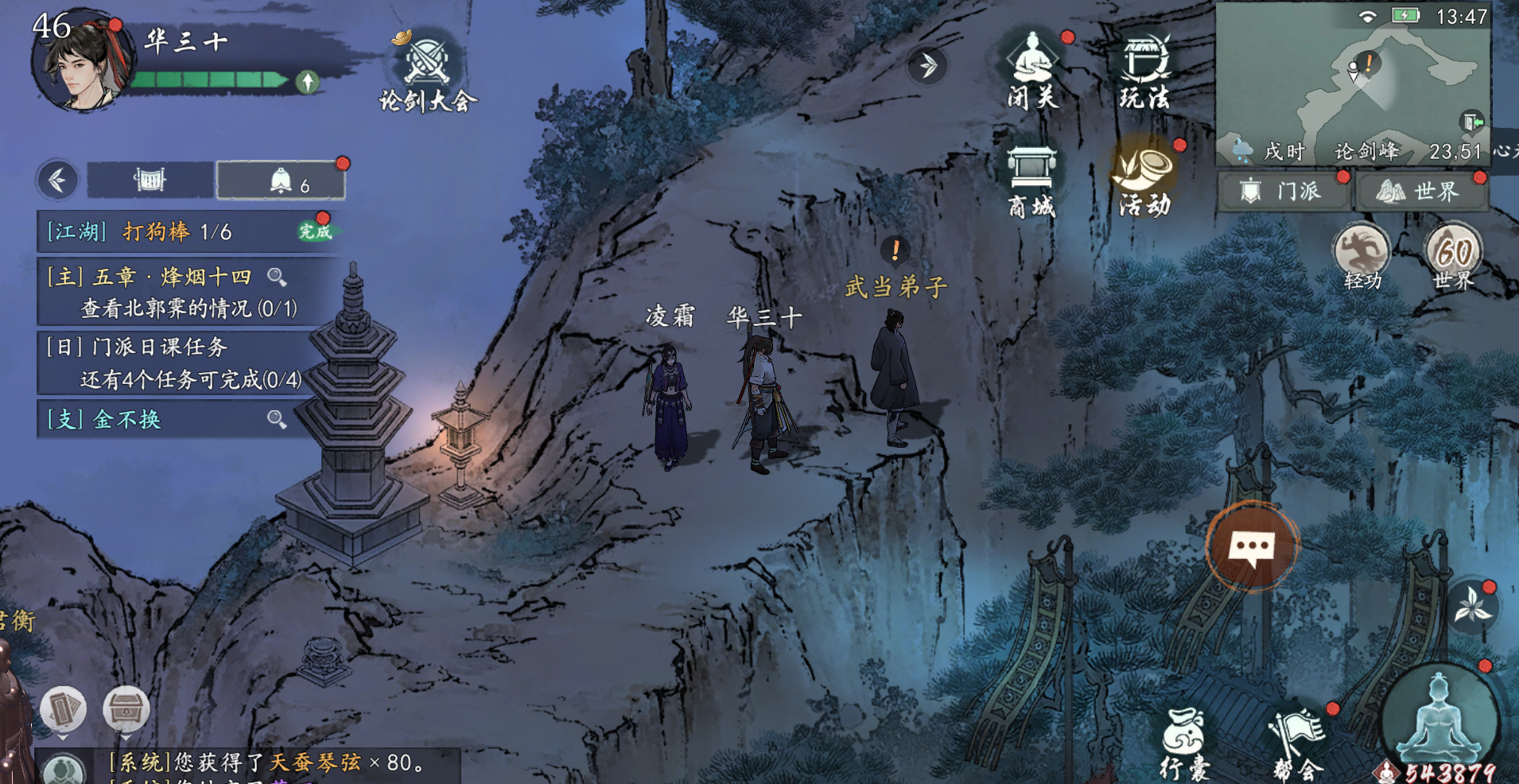Open the 活动 events menu
The width and height of the screenshot is (1519, 784).
tap(1145, 180)
